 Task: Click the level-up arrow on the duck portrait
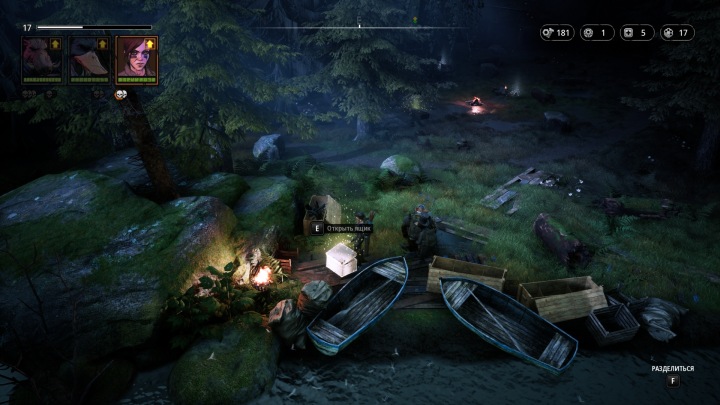click(x=103, y=44)
